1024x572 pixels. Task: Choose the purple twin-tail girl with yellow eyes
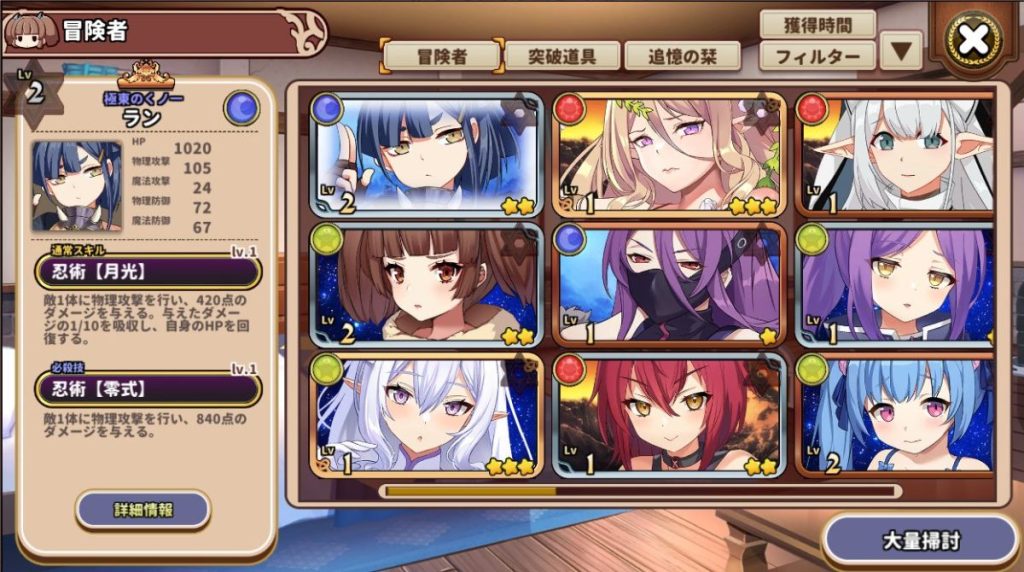coord(898,285)
